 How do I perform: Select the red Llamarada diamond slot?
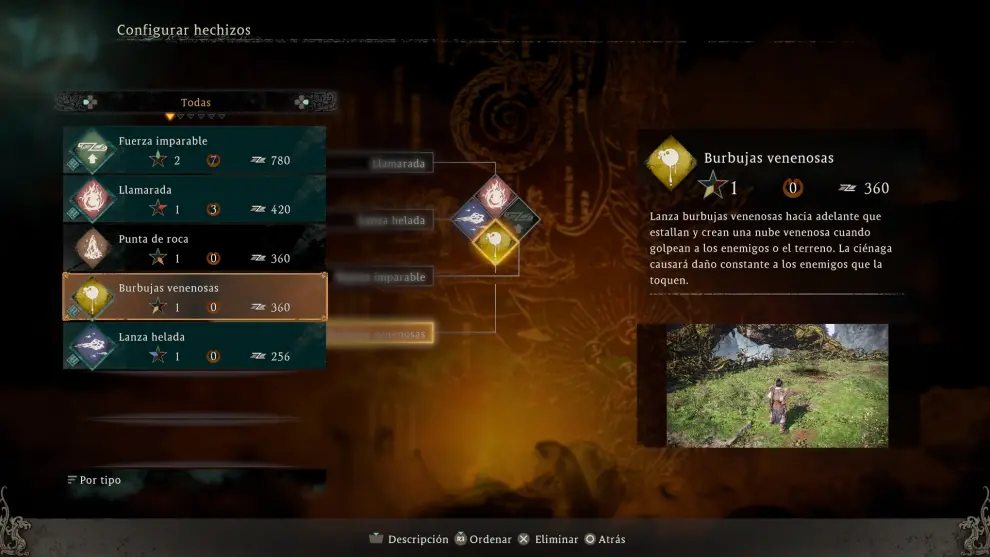coord(495,195)
